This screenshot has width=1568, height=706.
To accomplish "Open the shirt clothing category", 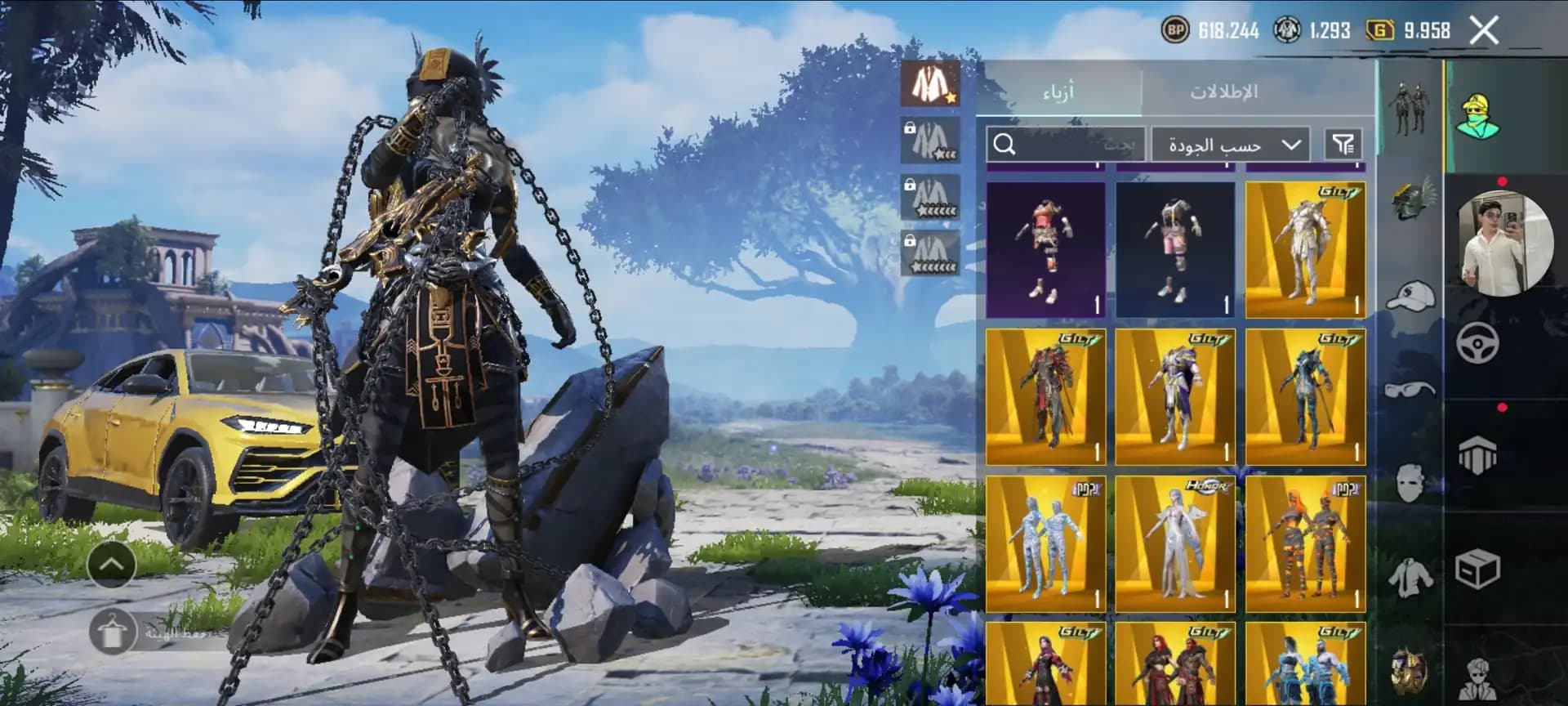I will pos(1410,576).
